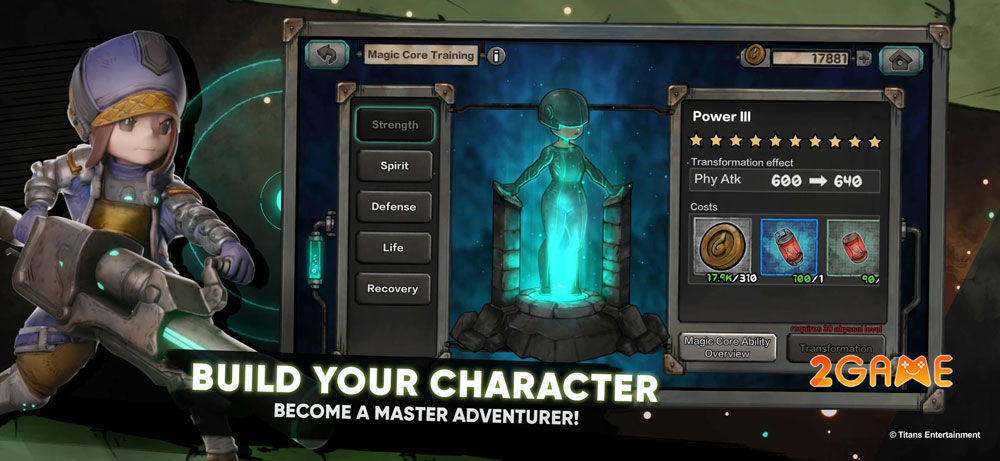Inspect the blue-framed red canister cost item
Image resolution: width=1000 pixels, height=461 pixels.
click(x=789, y=249)
